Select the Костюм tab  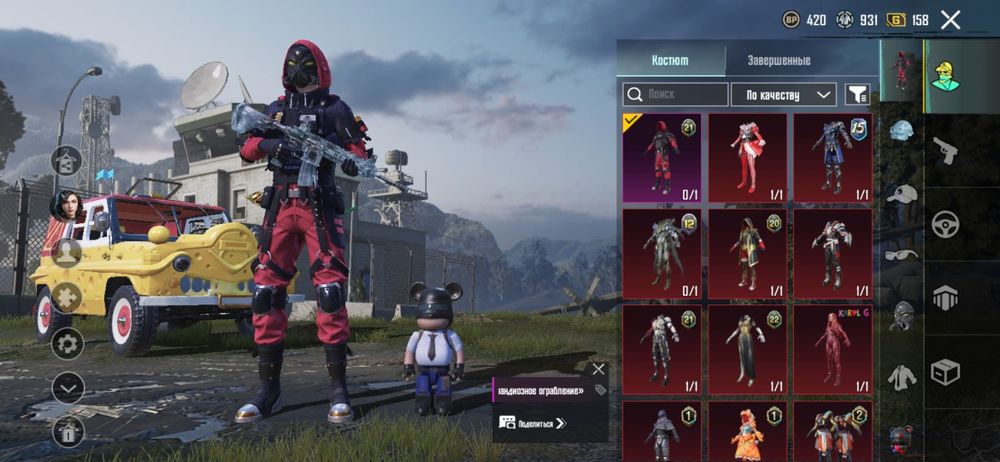(670, 60)
